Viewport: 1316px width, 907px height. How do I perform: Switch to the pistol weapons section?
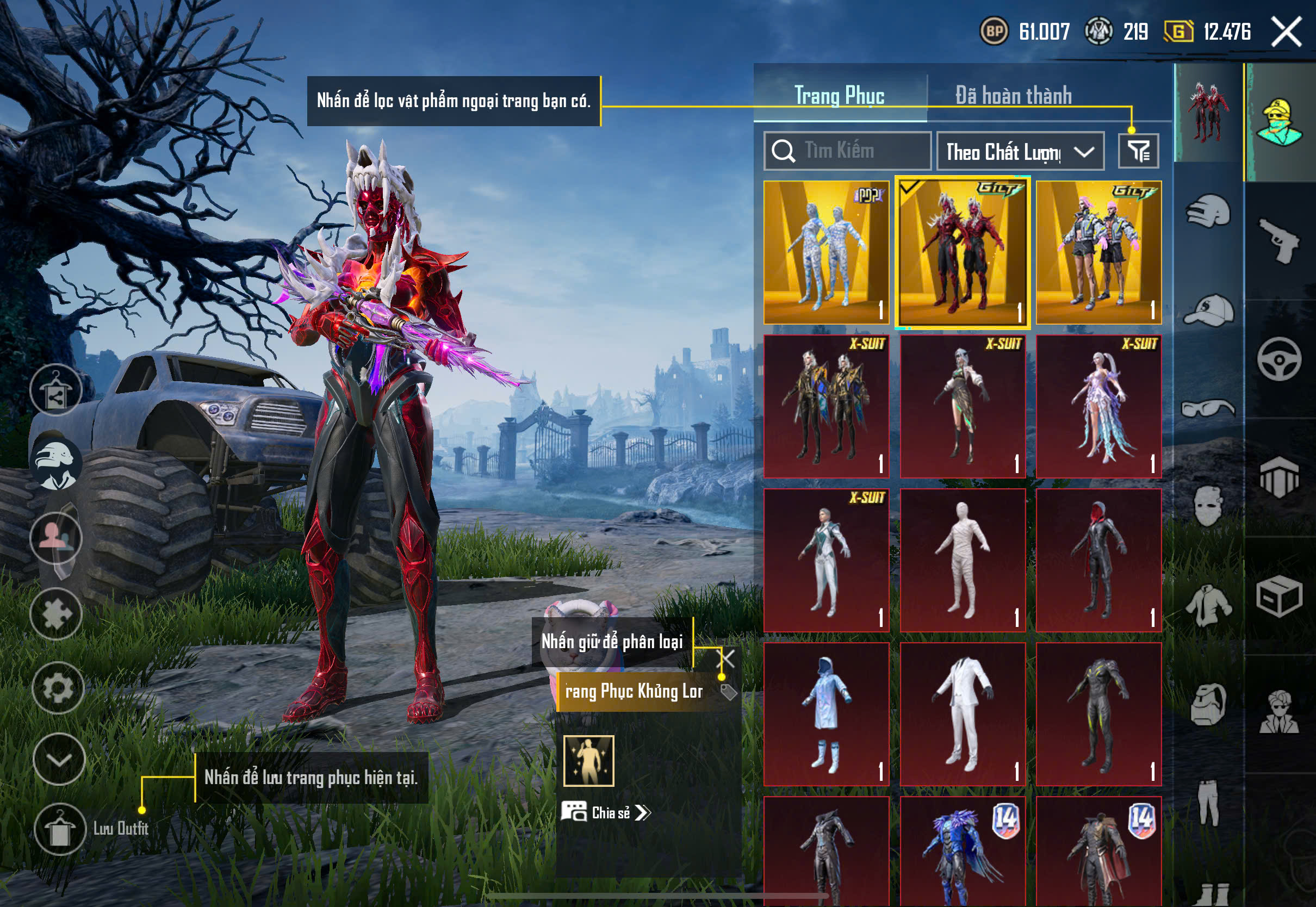coord(1279,240)
